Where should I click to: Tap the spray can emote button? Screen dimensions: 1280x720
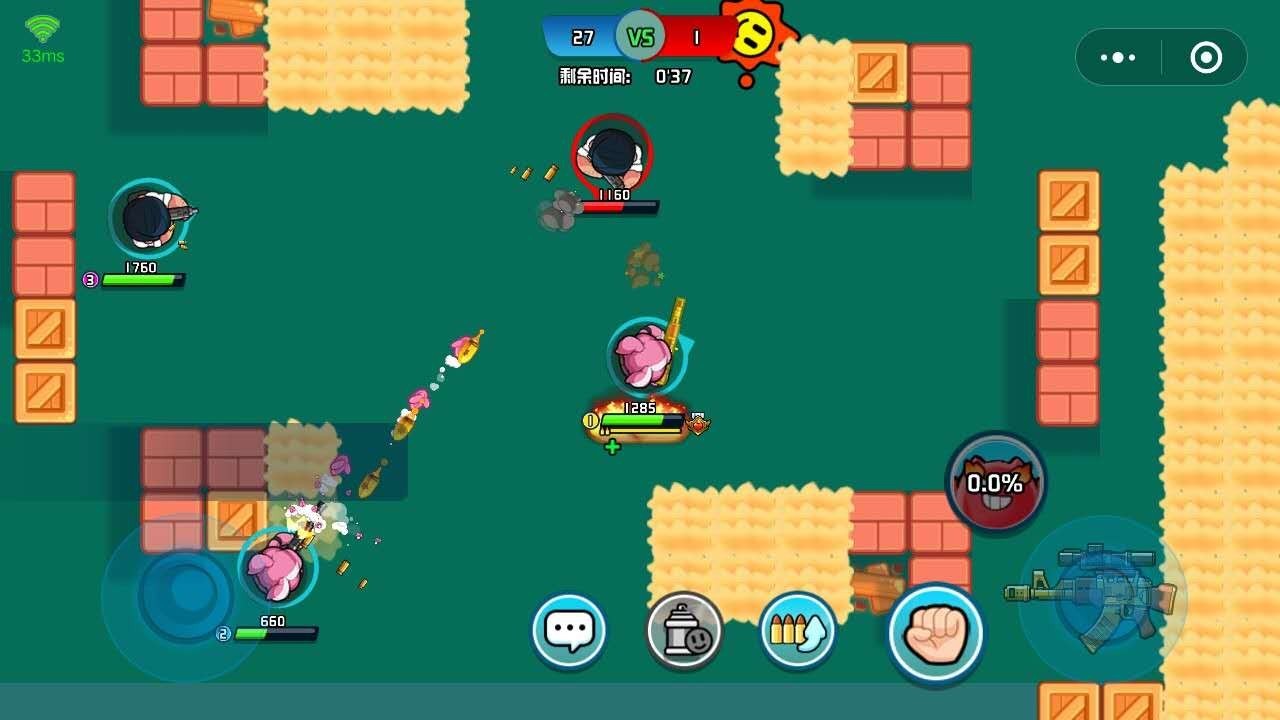point(684,630)
